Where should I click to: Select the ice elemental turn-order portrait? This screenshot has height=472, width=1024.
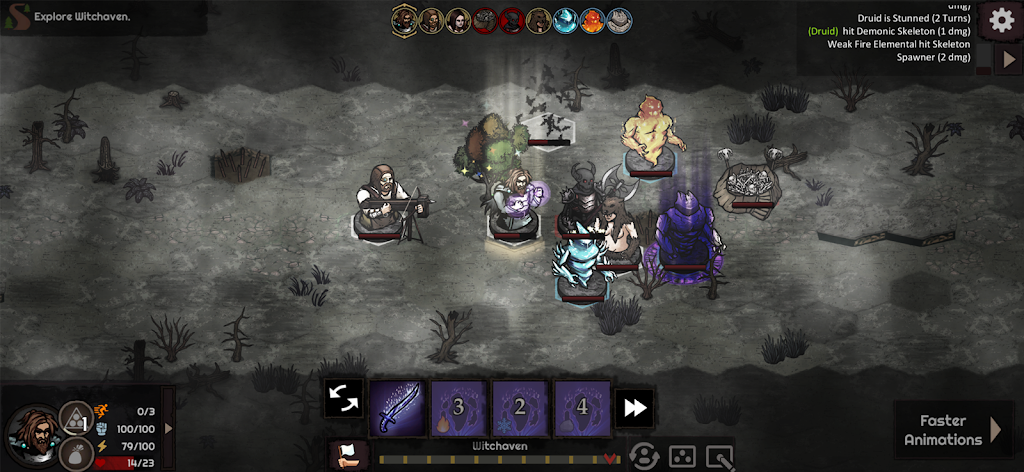(566, 20)
